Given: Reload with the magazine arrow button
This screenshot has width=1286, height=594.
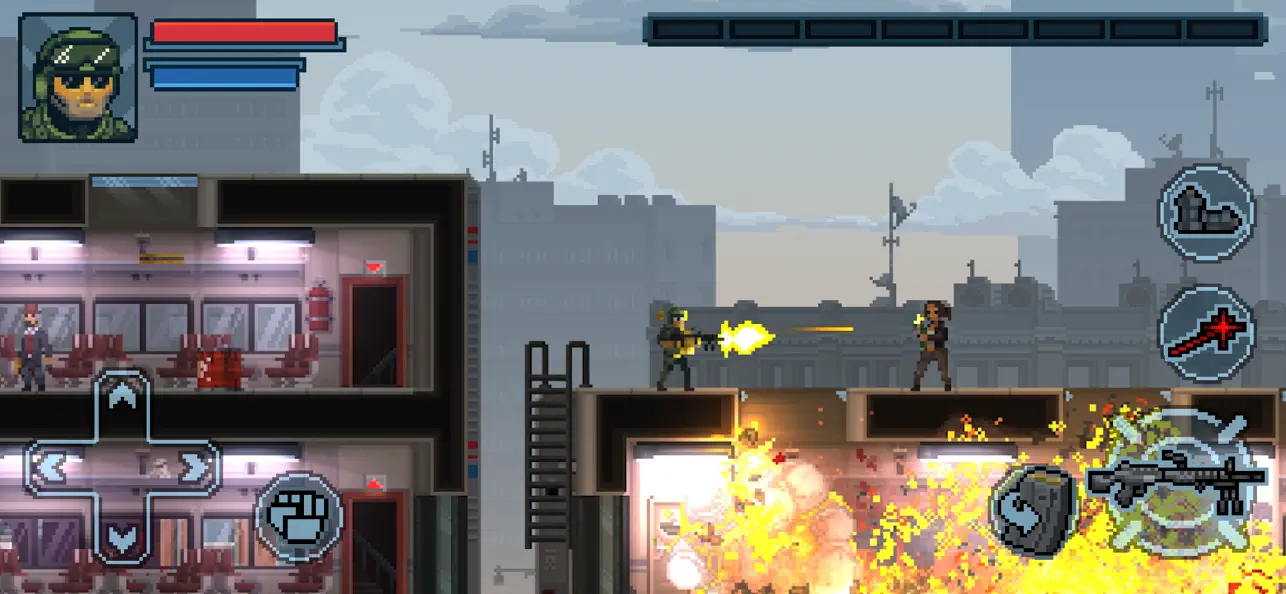Looking at the screenshot, I should point(1032,509).
